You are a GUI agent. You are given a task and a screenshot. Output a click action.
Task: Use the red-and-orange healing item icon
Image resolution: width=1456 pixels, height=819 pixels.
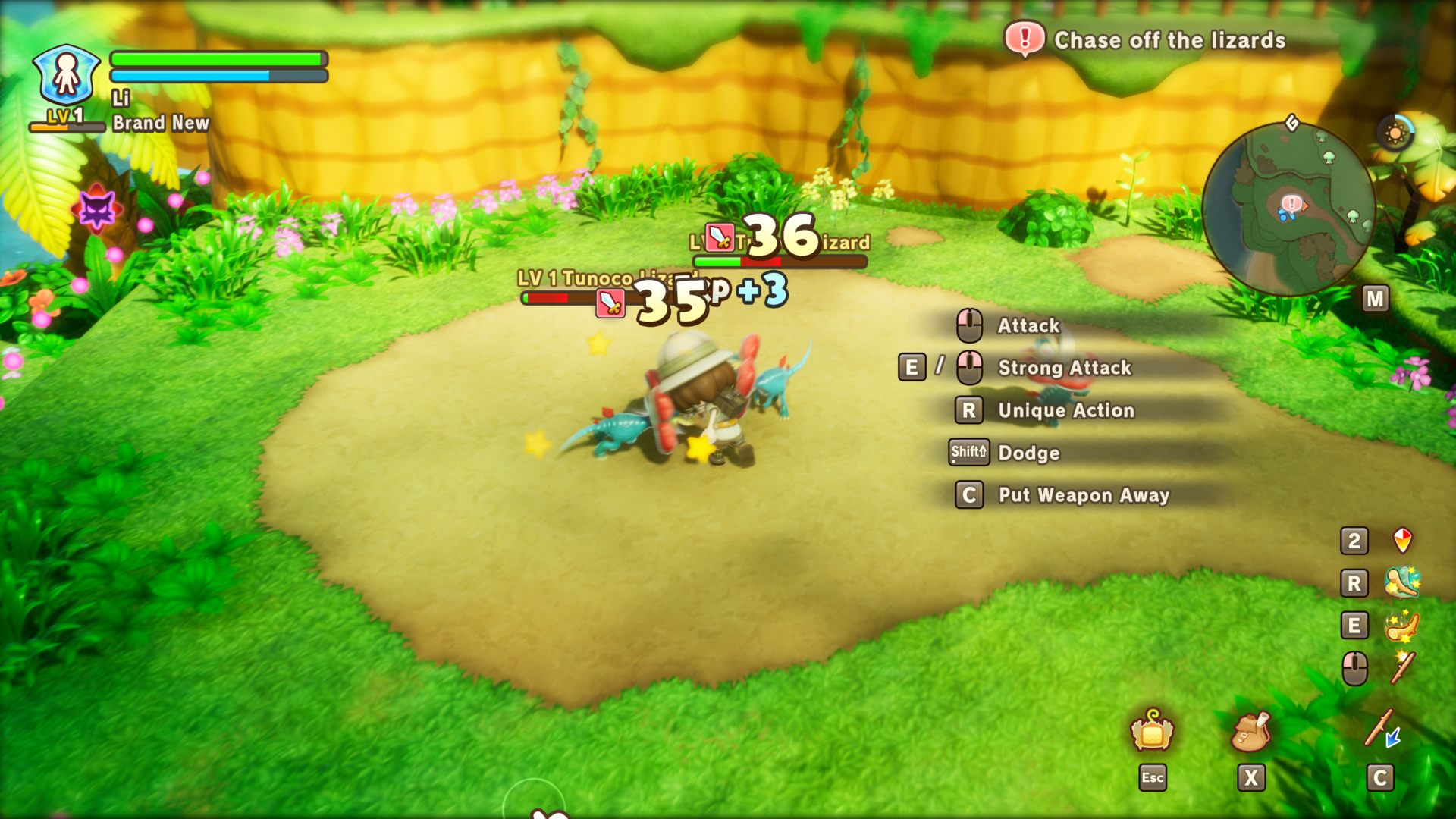pos(1403,540)
